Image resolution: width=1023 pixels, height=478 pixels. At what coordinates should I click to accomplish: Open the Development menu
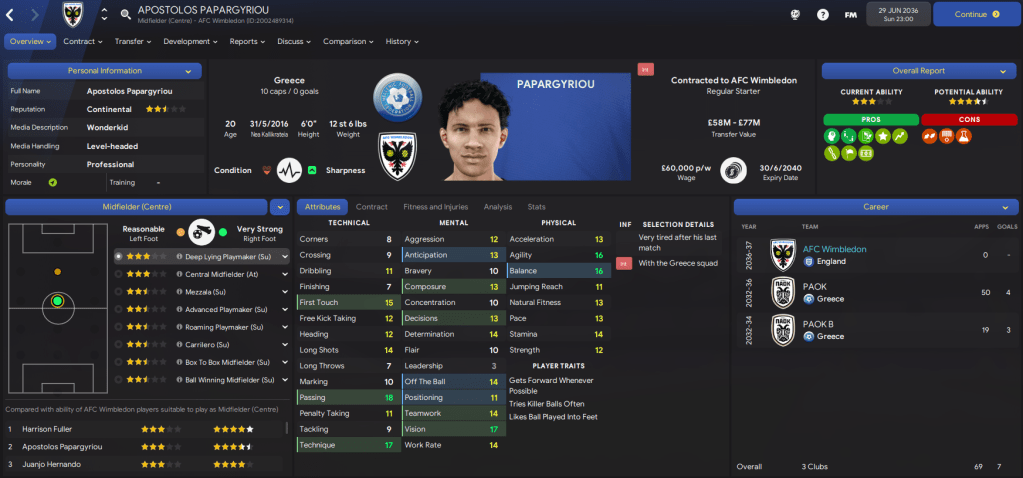190,41
